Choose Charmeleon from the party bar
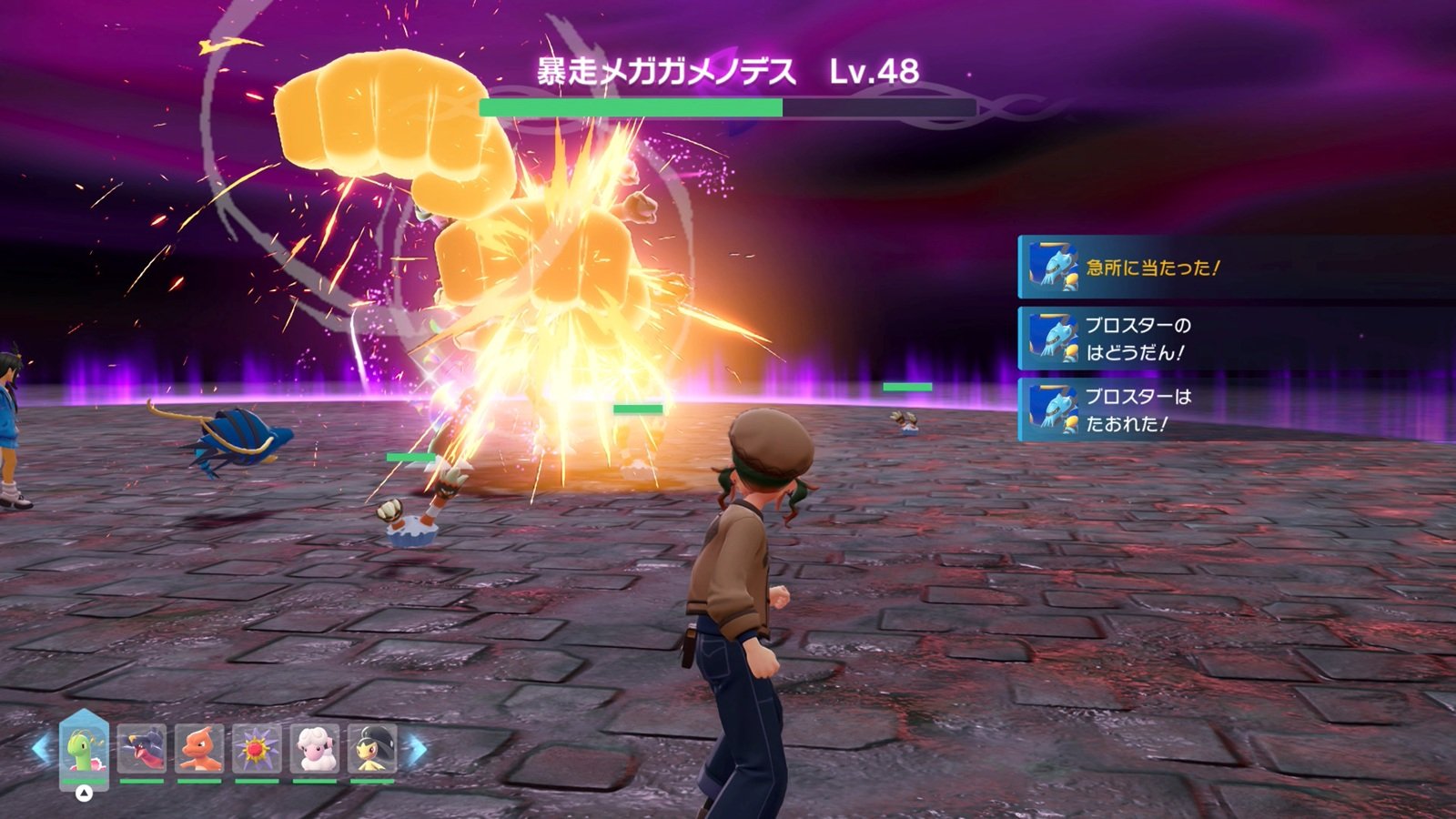 pos(199,749)
